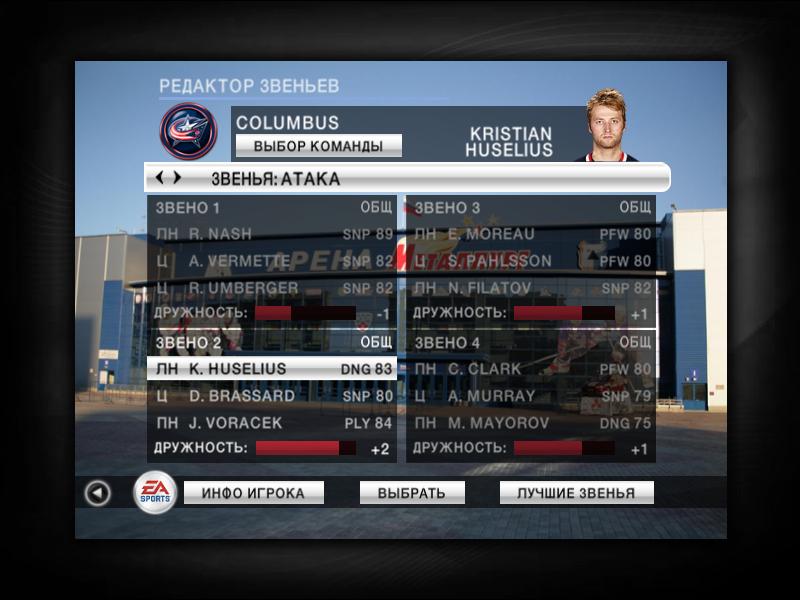Select N. Filatov player row
Screen dimensions: 800x600
[x=531, y=288]
